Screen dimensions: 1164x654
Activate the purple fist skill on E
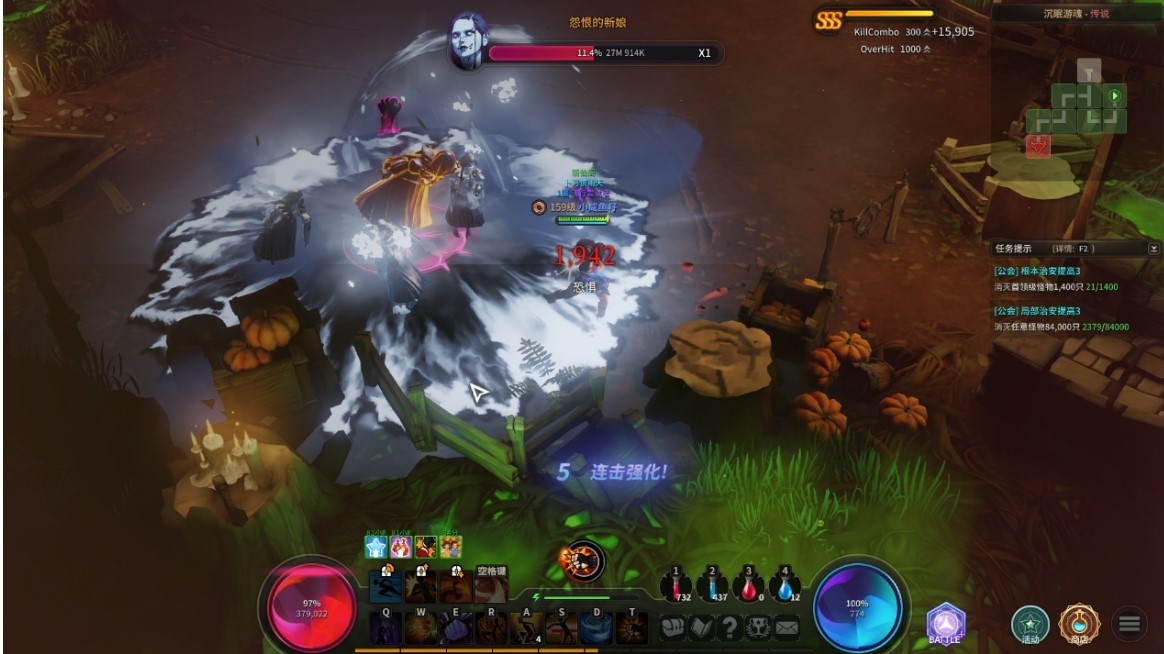455,628
